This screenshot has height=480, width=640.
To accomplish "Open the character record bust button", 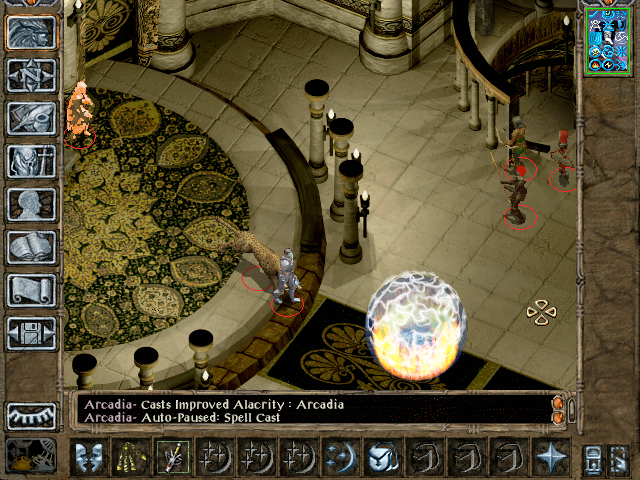I will coord(32,204).
